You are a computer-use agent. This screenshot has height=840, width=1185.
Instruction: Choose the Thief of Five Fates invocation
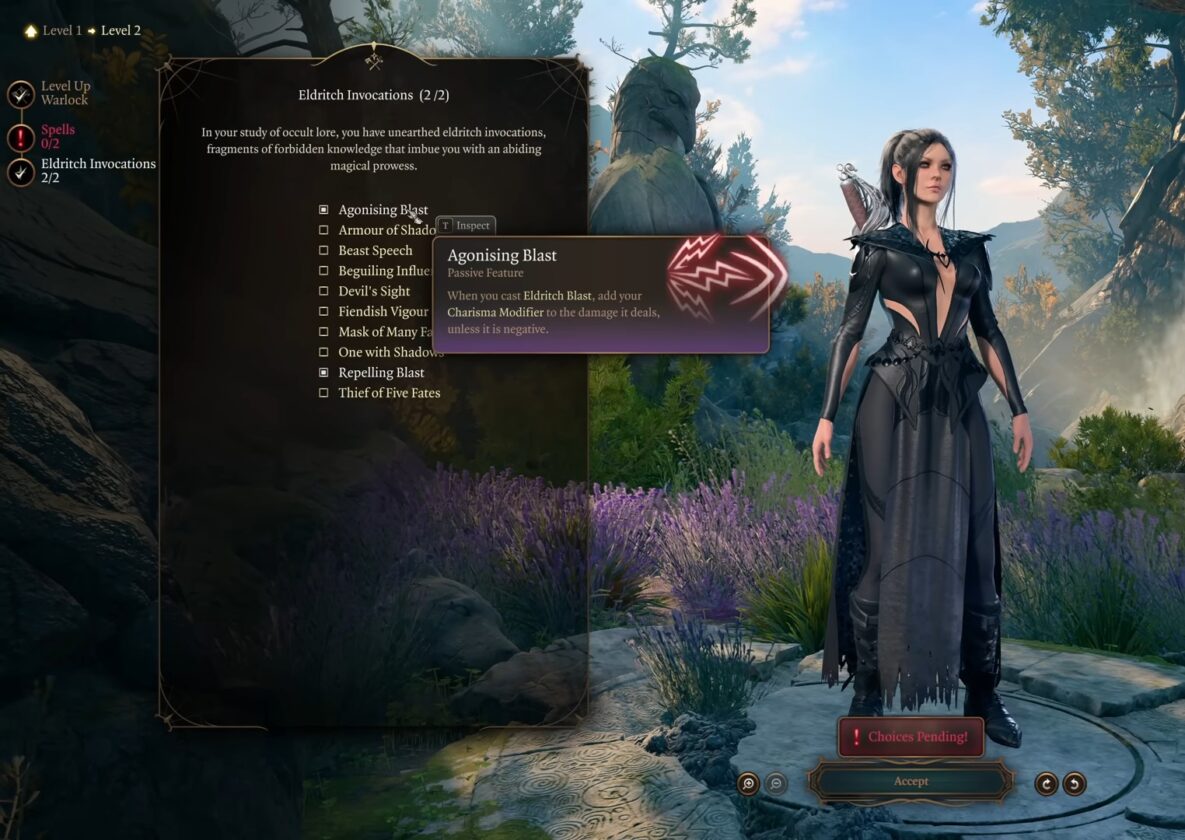(323, 393)
